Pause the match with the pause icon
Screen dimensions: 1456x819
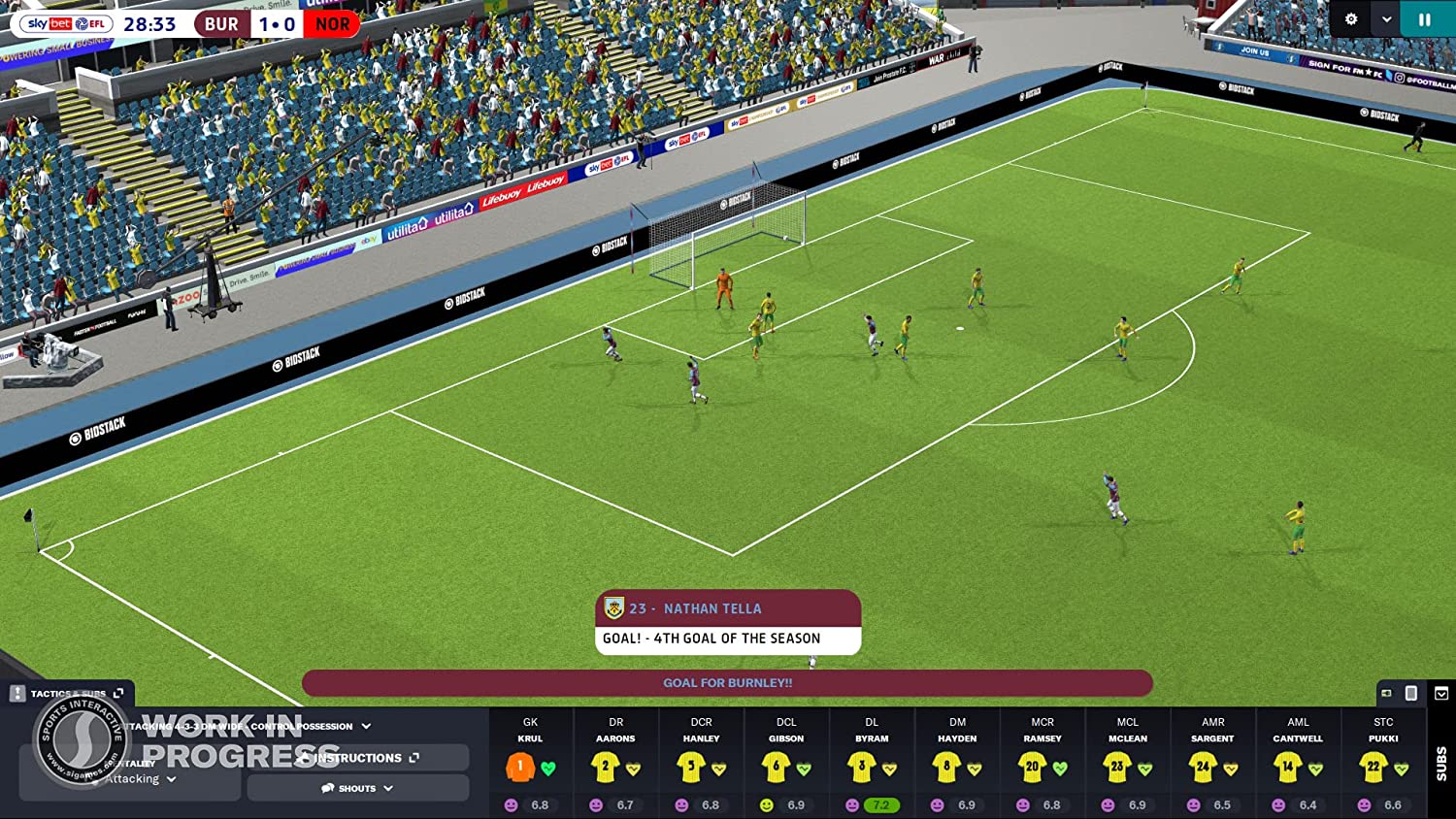click(1425, 18)
